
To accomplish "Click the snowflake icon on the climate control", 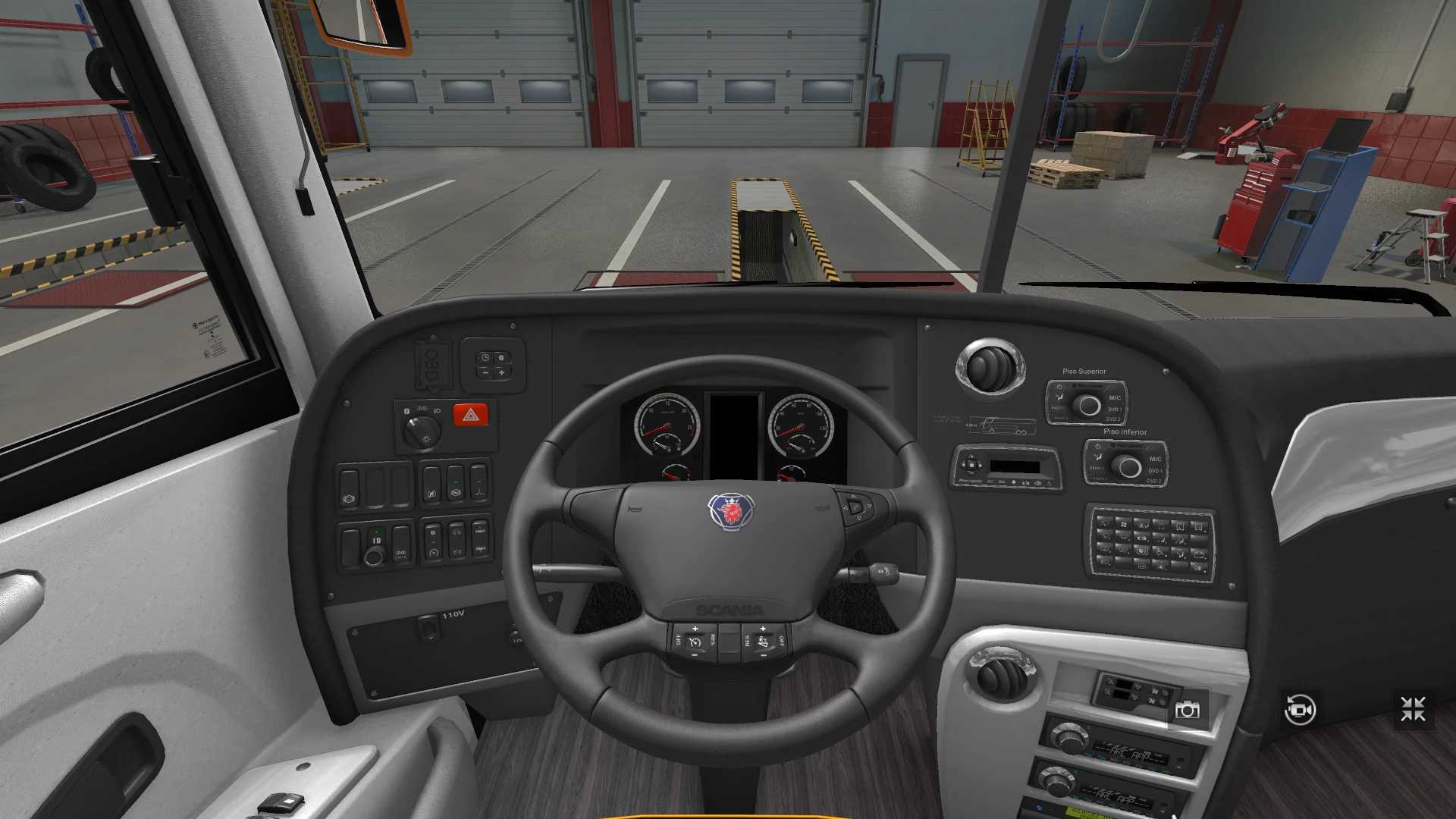I will 1156,692.
